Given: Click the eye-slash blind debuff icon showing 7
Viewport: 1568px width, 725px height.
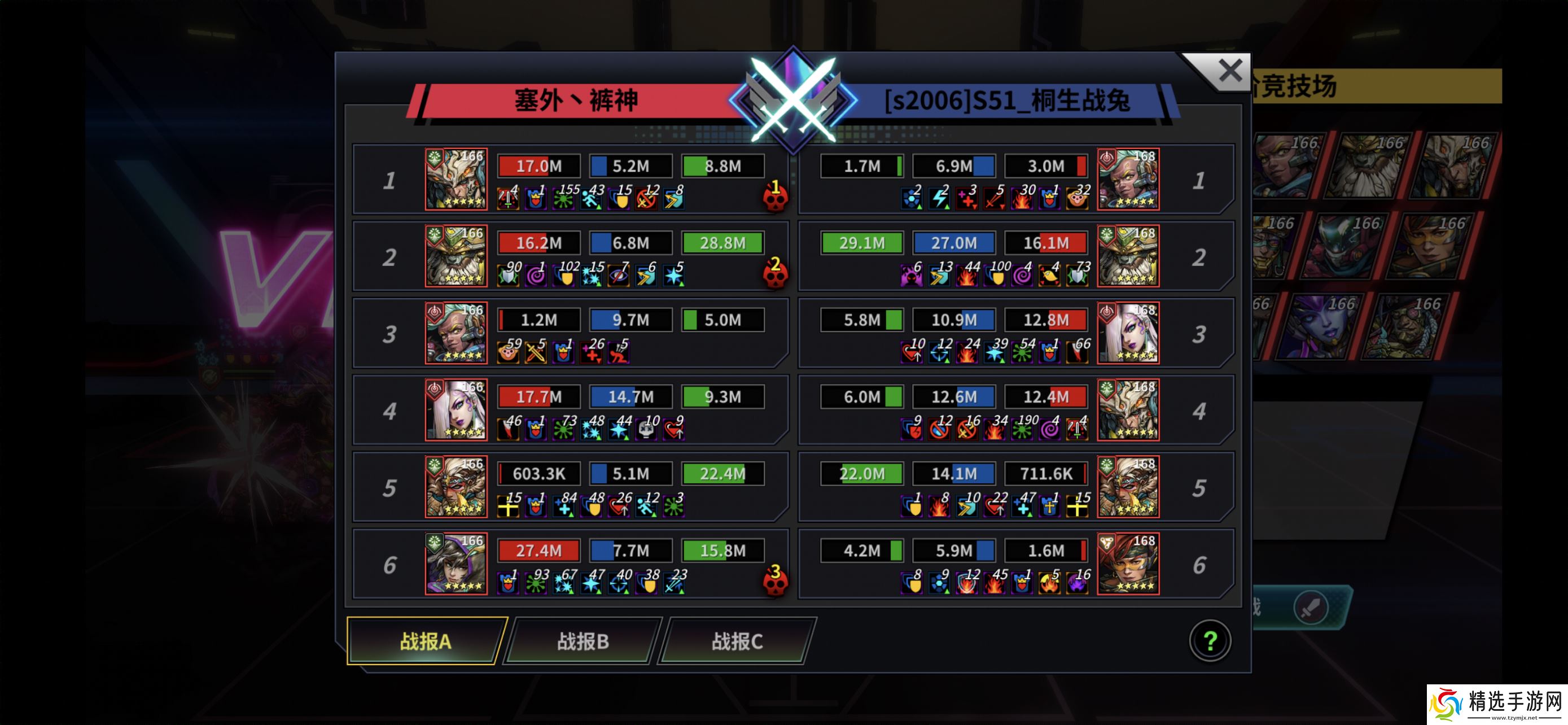Looking at the screenshot, I should 619,275.
